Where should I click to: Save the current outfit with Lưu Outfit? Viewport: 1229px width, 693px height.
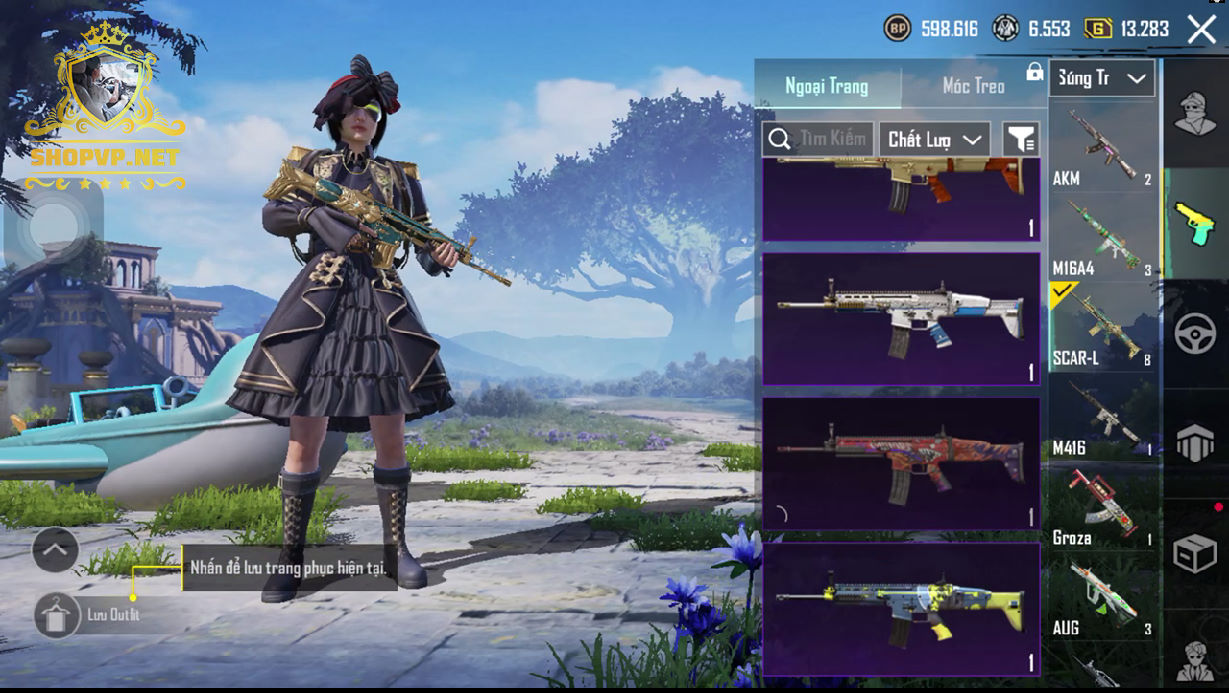(x=58, y=615)
